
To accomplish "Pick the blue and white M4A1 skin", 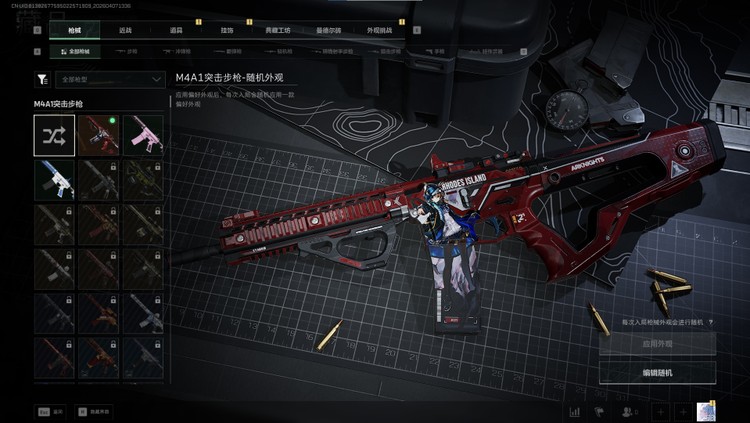I will 54,179.
